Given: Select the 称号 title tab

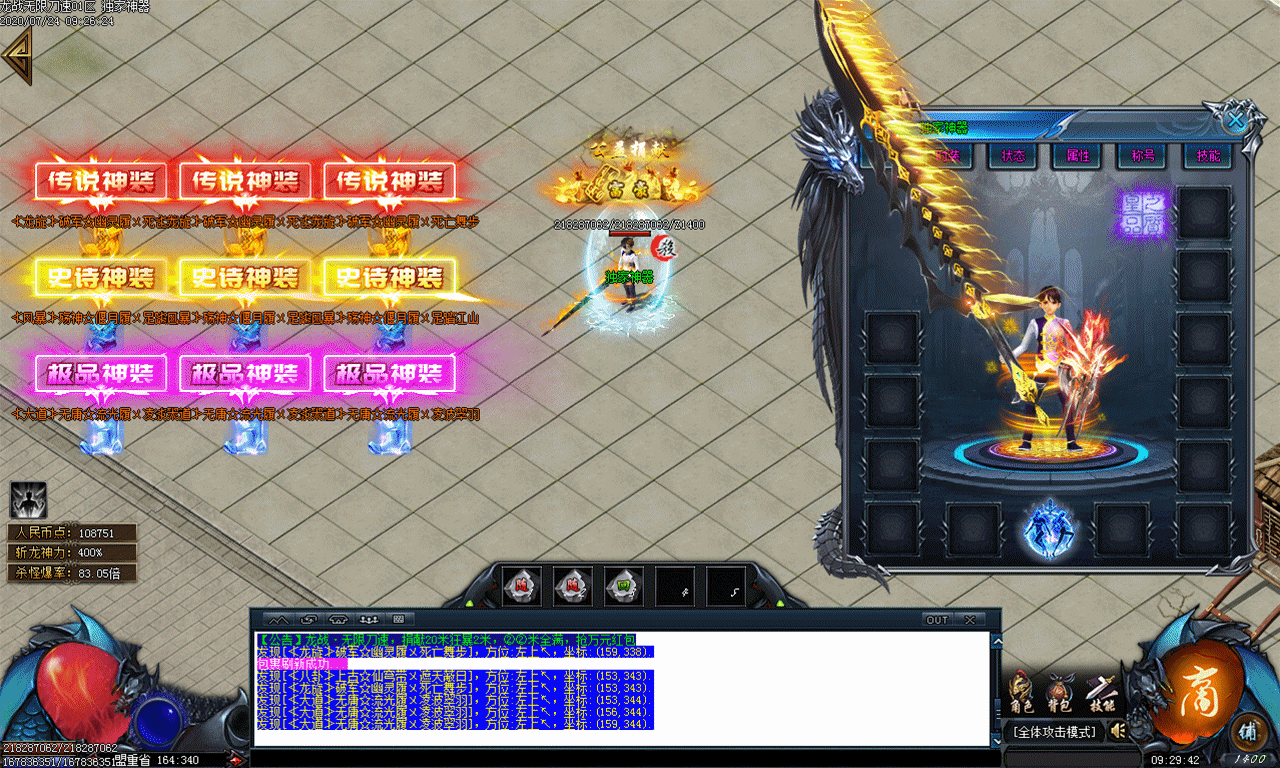Looking at the screenshot, I should pyautogui.click(x=1142, y=156).
